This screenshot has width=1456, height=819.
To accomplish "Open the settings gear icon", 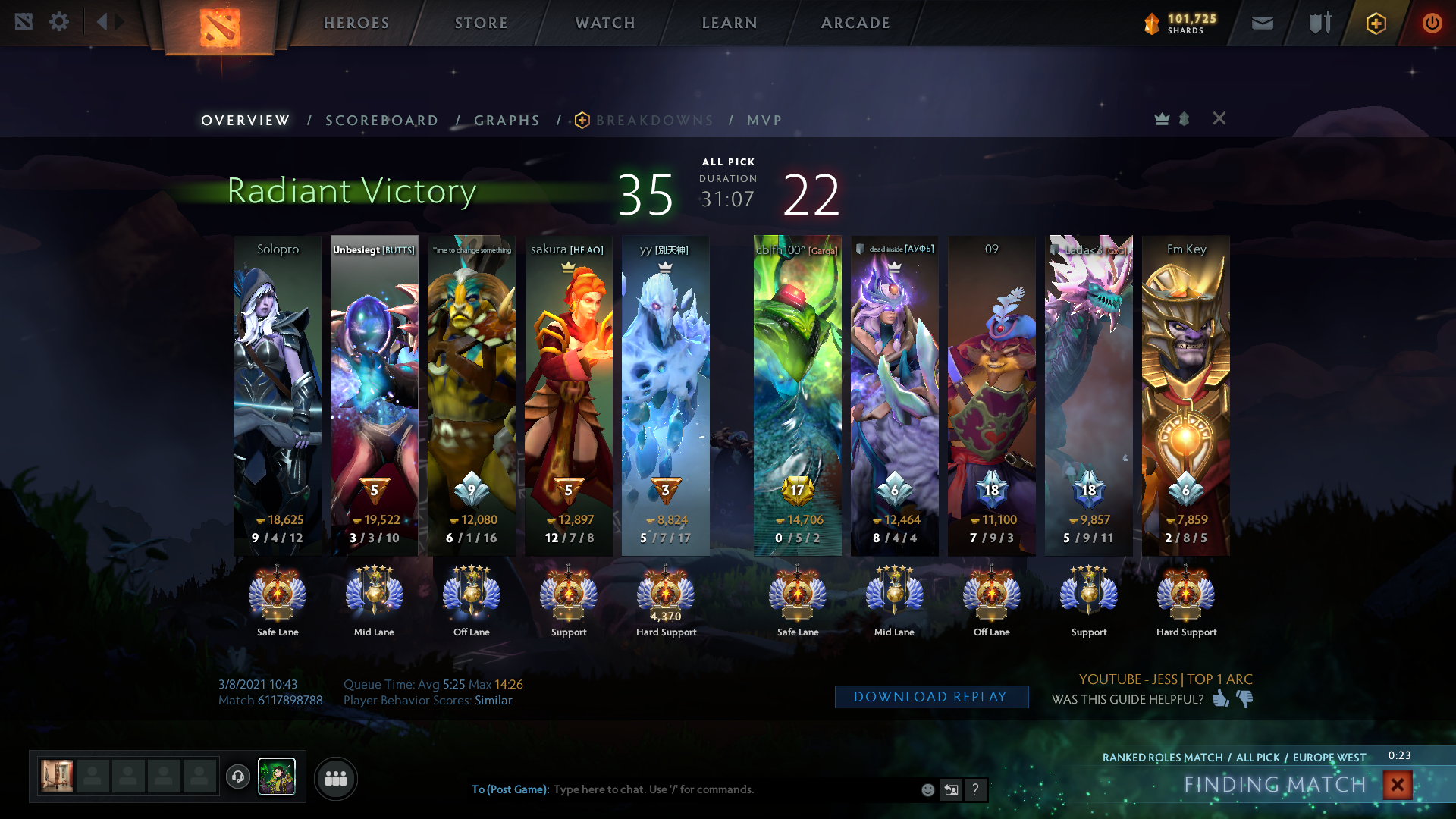I will point(59,22).
